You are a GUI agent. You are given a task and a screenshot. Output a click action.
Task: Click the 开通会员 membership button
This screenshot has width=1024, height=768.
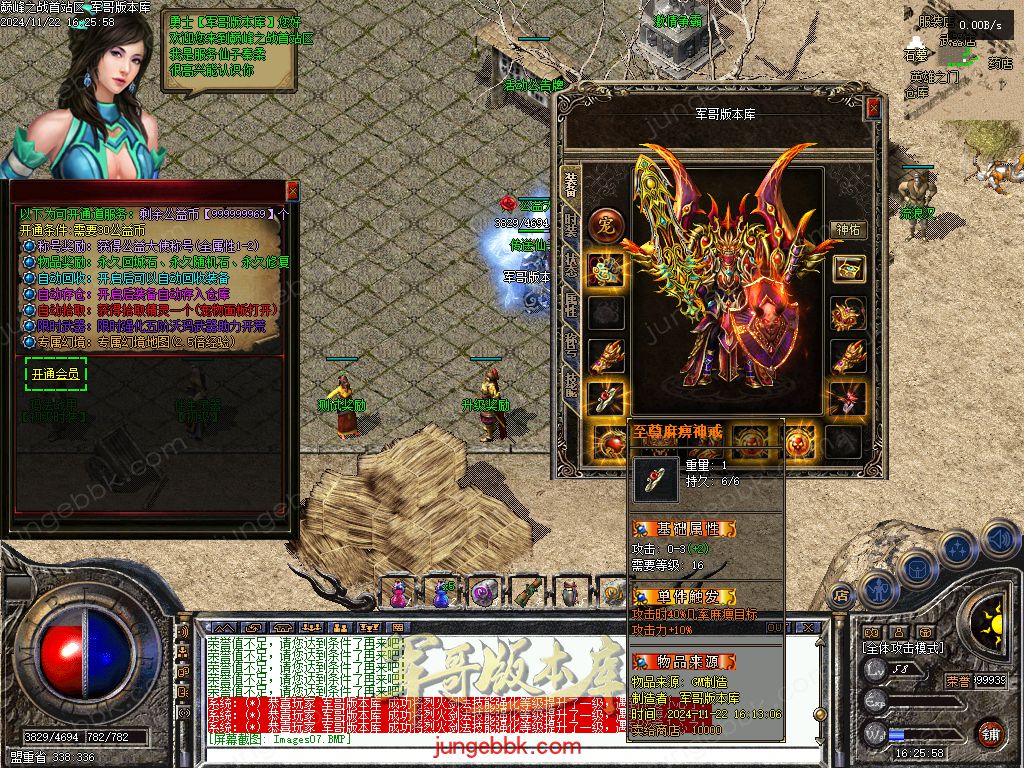point(56,375)
